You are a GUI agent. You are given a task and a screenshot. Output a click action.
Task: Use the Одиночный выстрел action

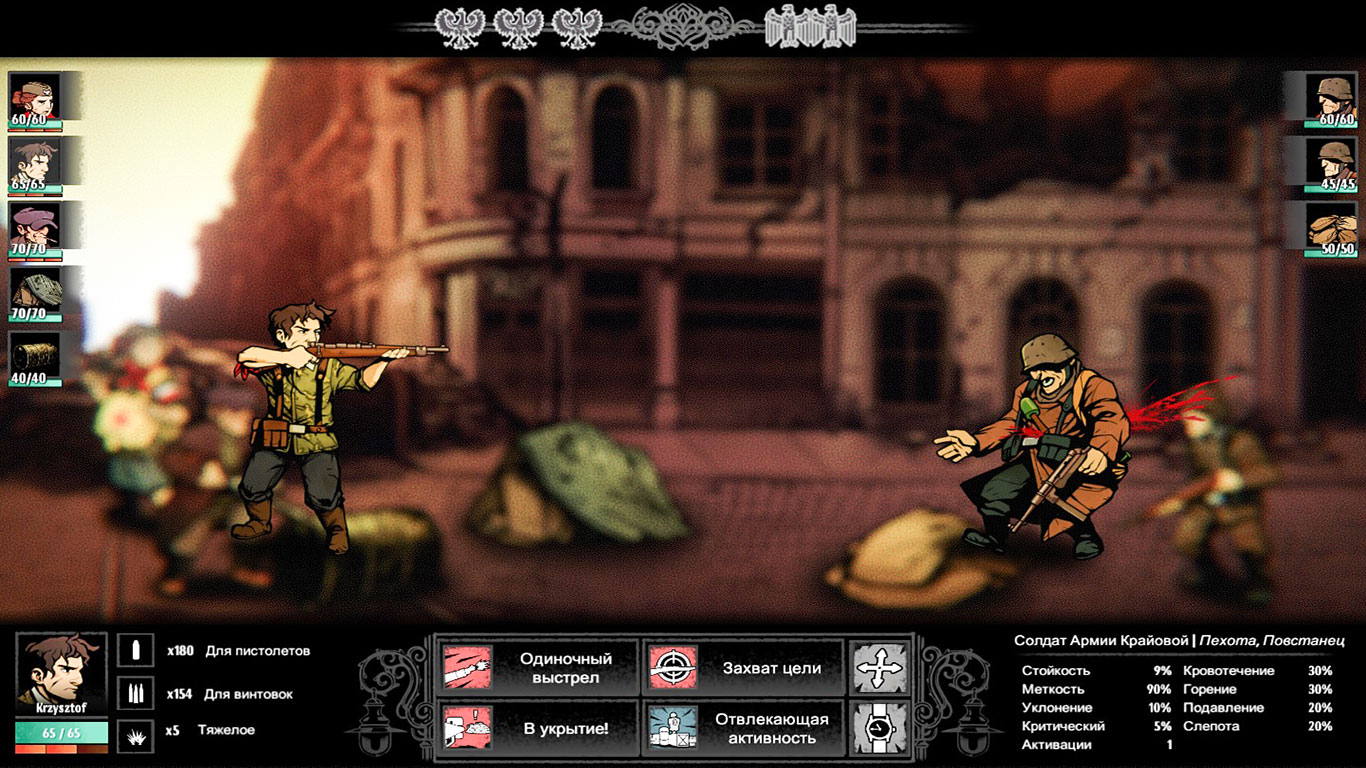538,668
